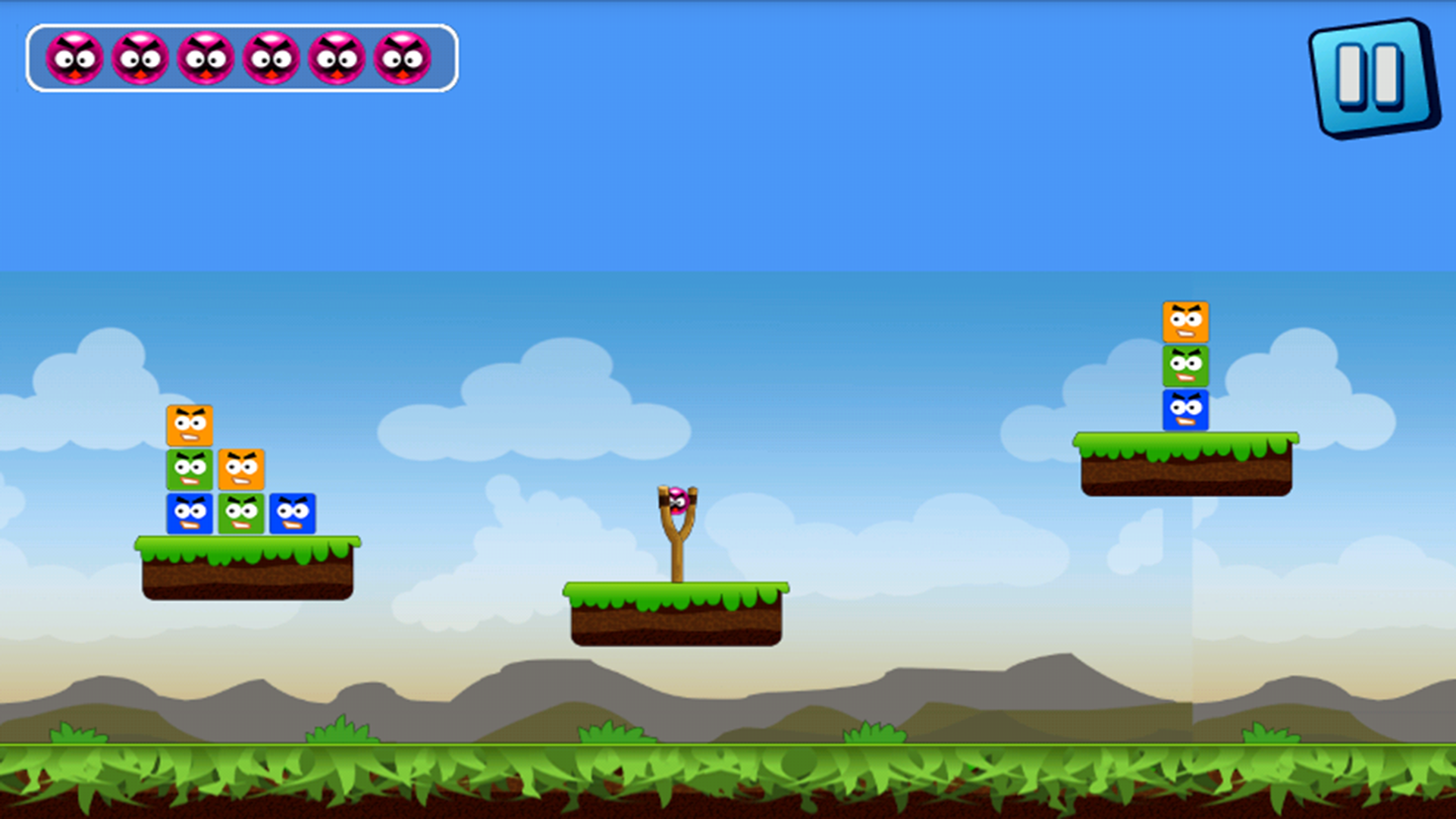Select the first pink bird in the counter
Screen dimensions: 1456x819
tap(74, 57)
